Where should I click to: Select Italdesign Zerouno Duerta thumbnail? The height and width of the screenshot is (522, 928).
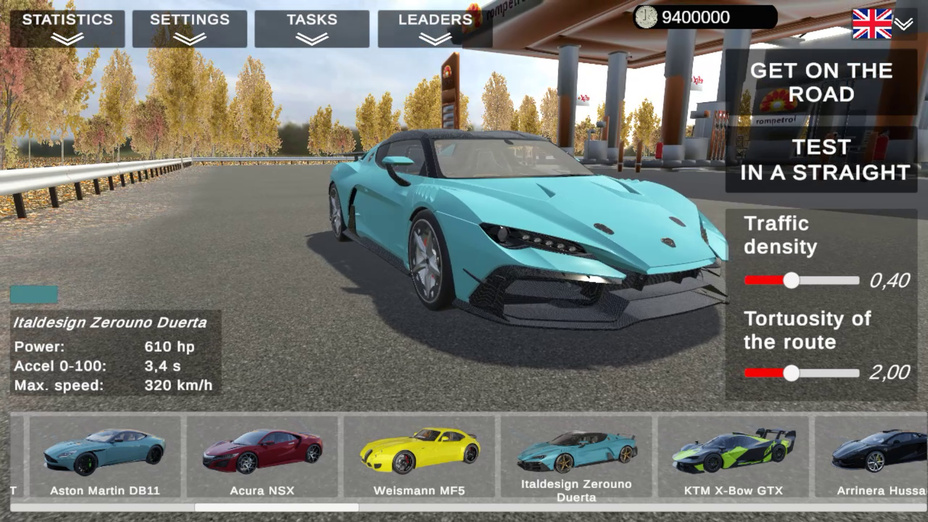[575, 457]
